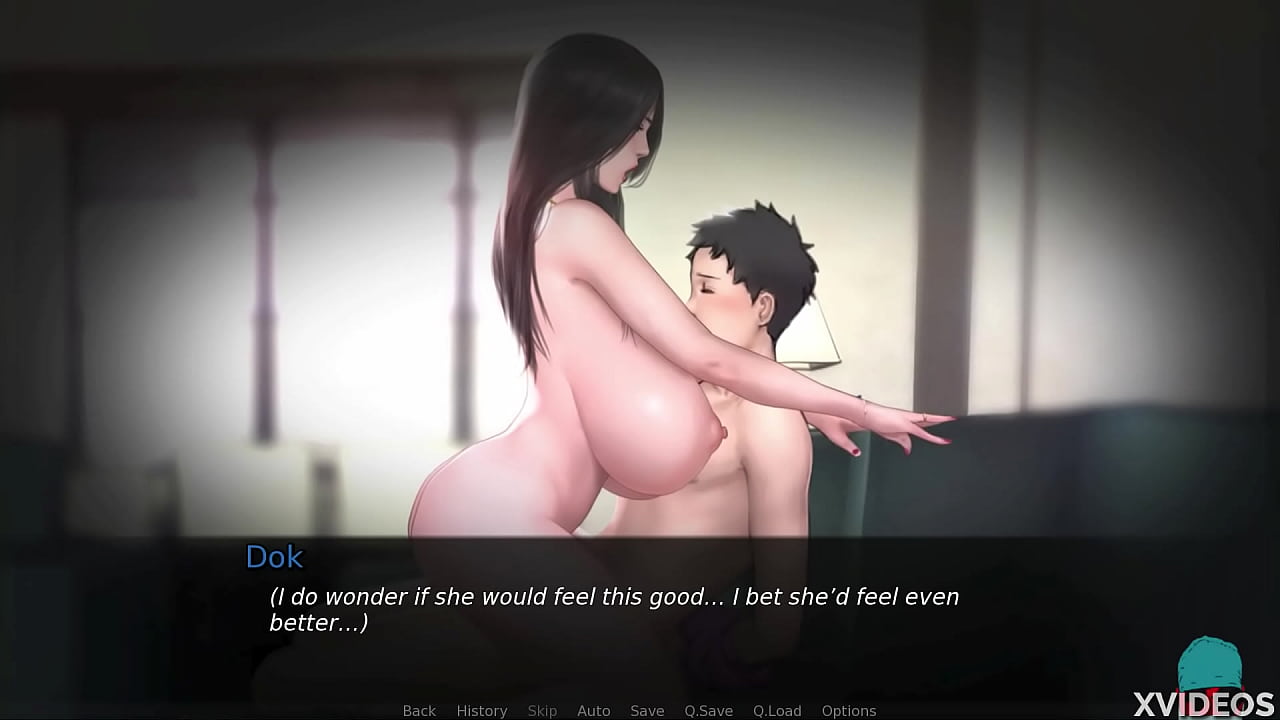Select Skip in the bottom quick menu
This screenshot has height=720, width=1280.
coord(542,710)
